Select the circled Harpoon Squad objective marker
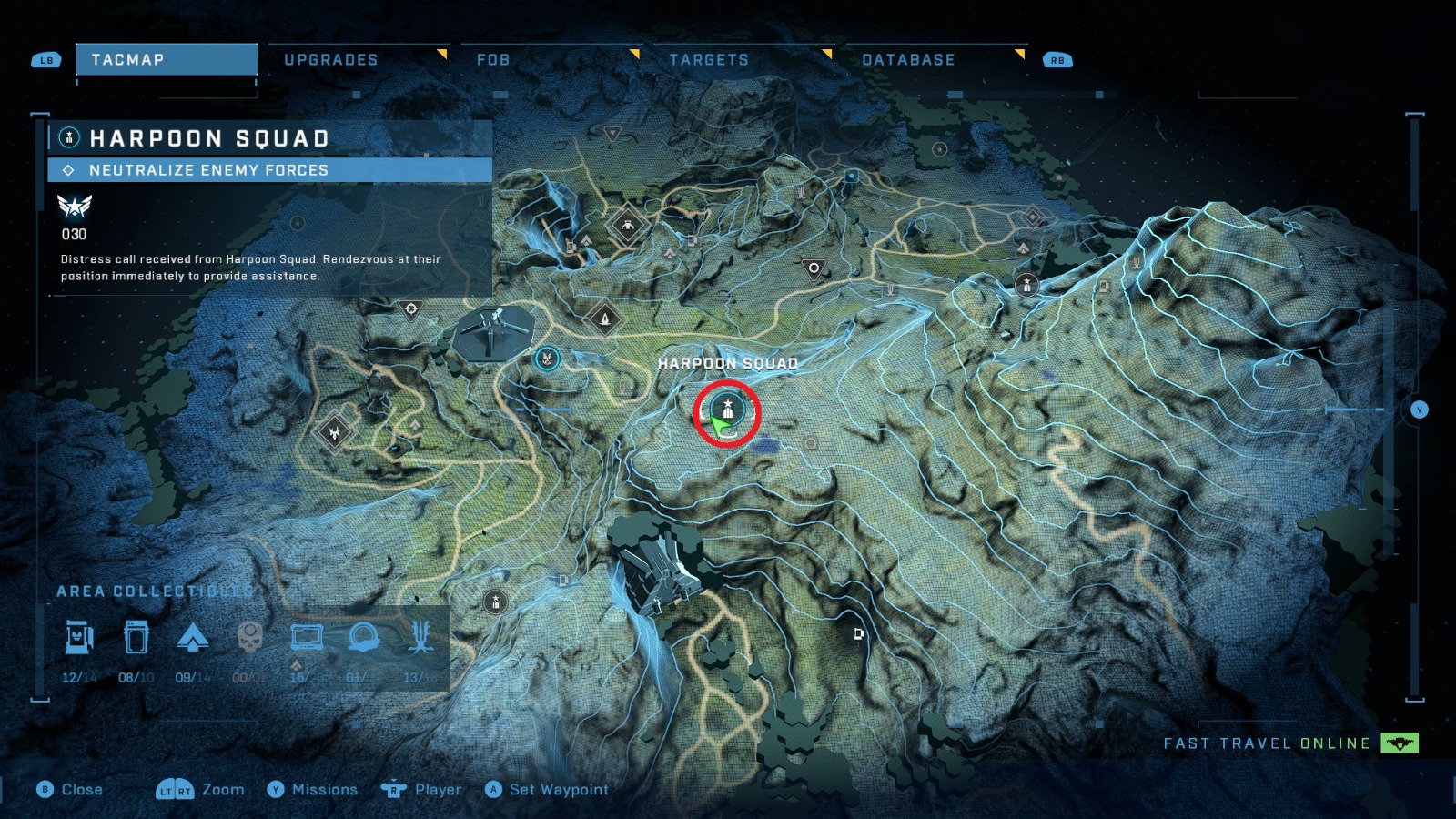The image size is (1456, 819). (x=728, y=410)
